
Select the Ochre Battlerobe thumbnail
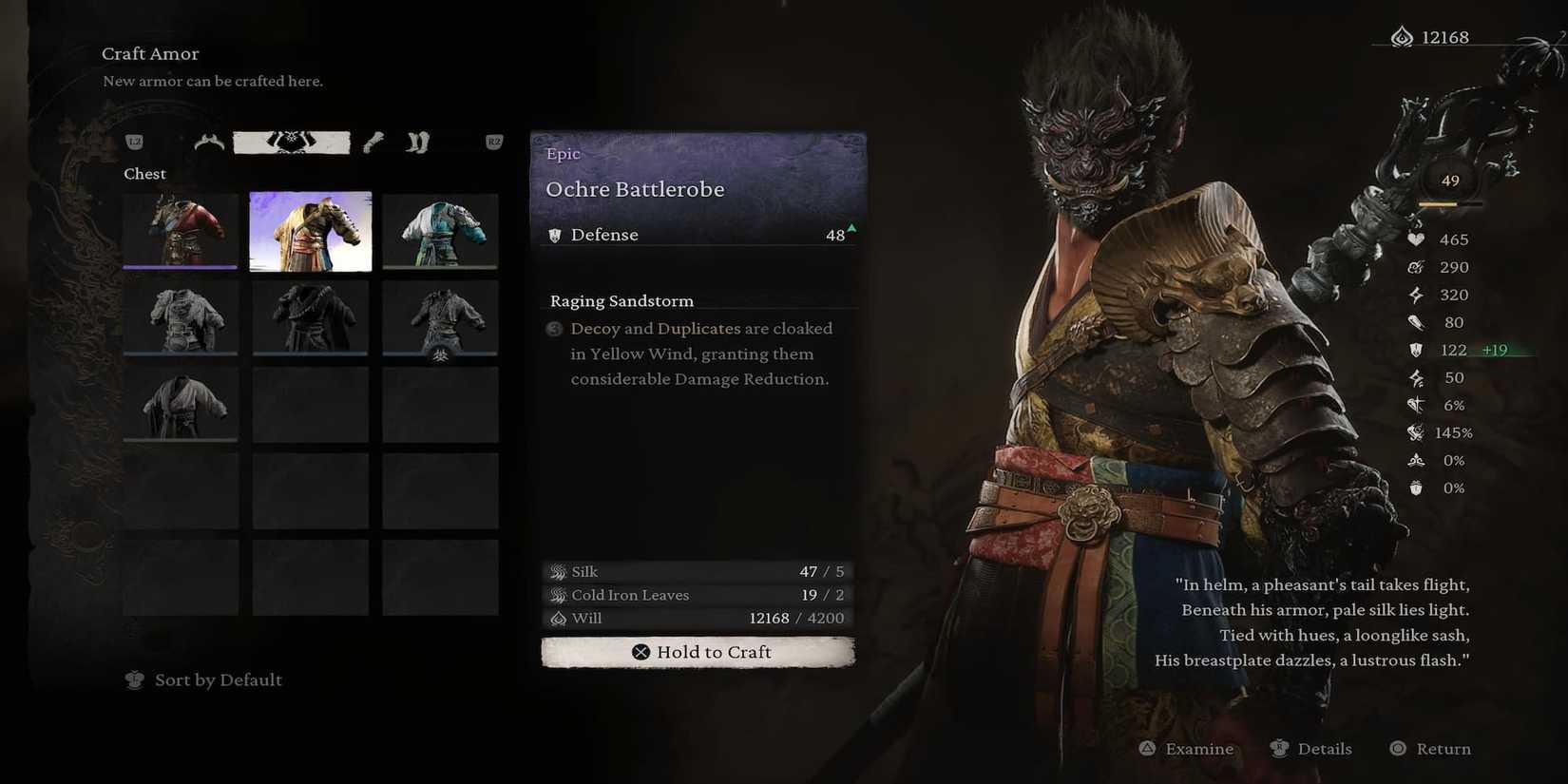(310, 229)
